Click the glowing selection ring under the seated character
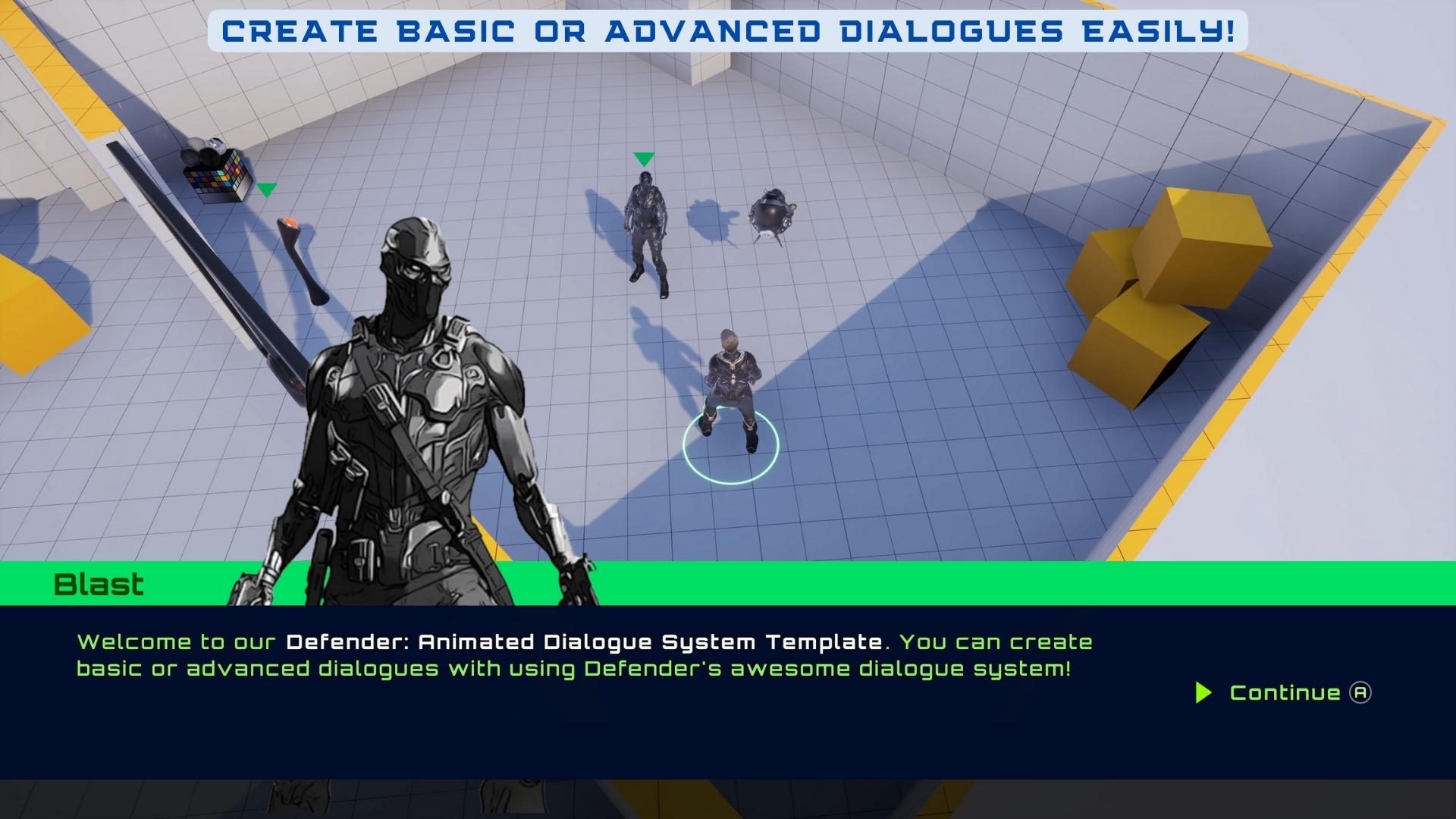Viewport: 1456px width, 819px height. 732,446
